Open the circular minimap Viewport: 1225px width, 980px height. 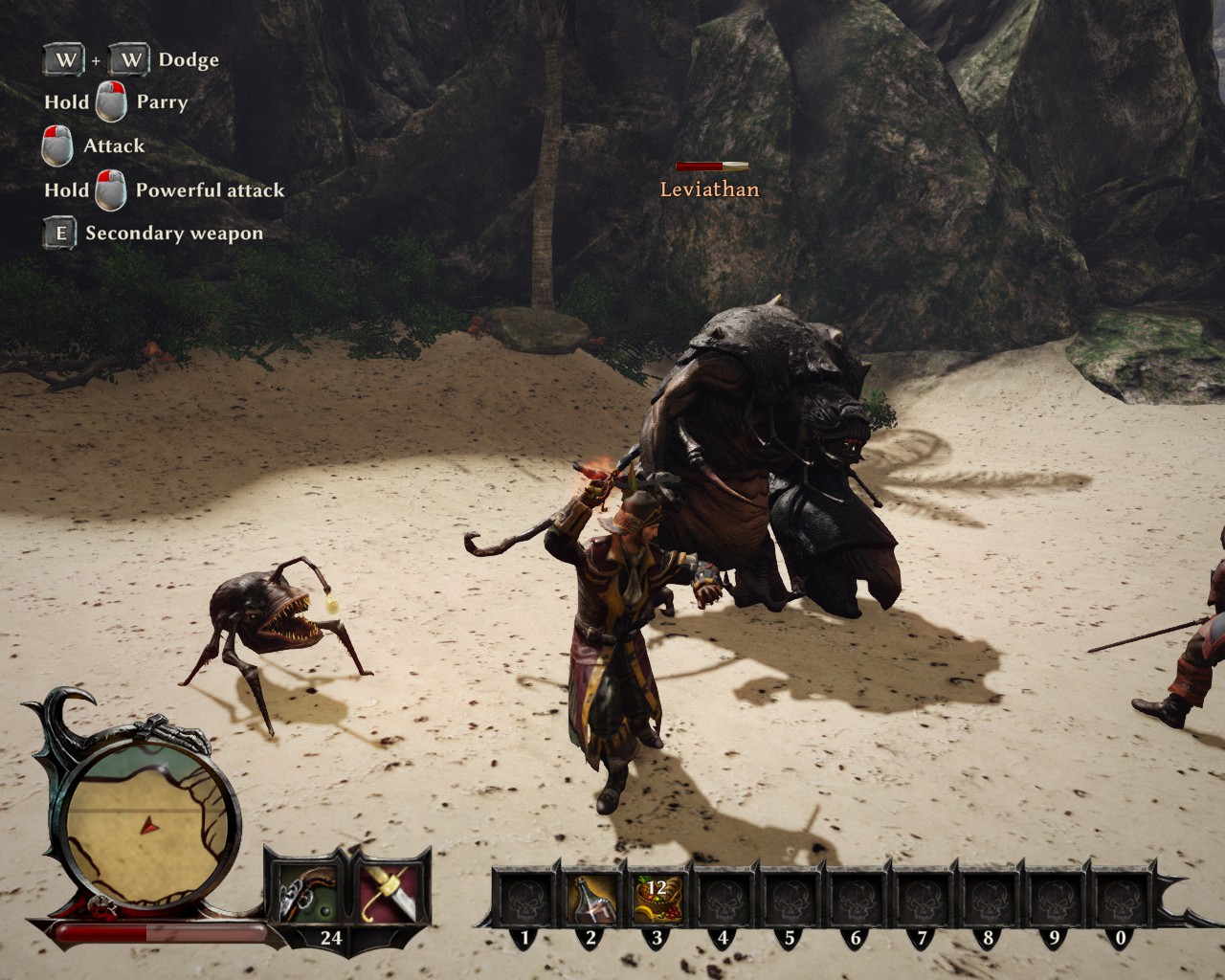coord(147,823)
